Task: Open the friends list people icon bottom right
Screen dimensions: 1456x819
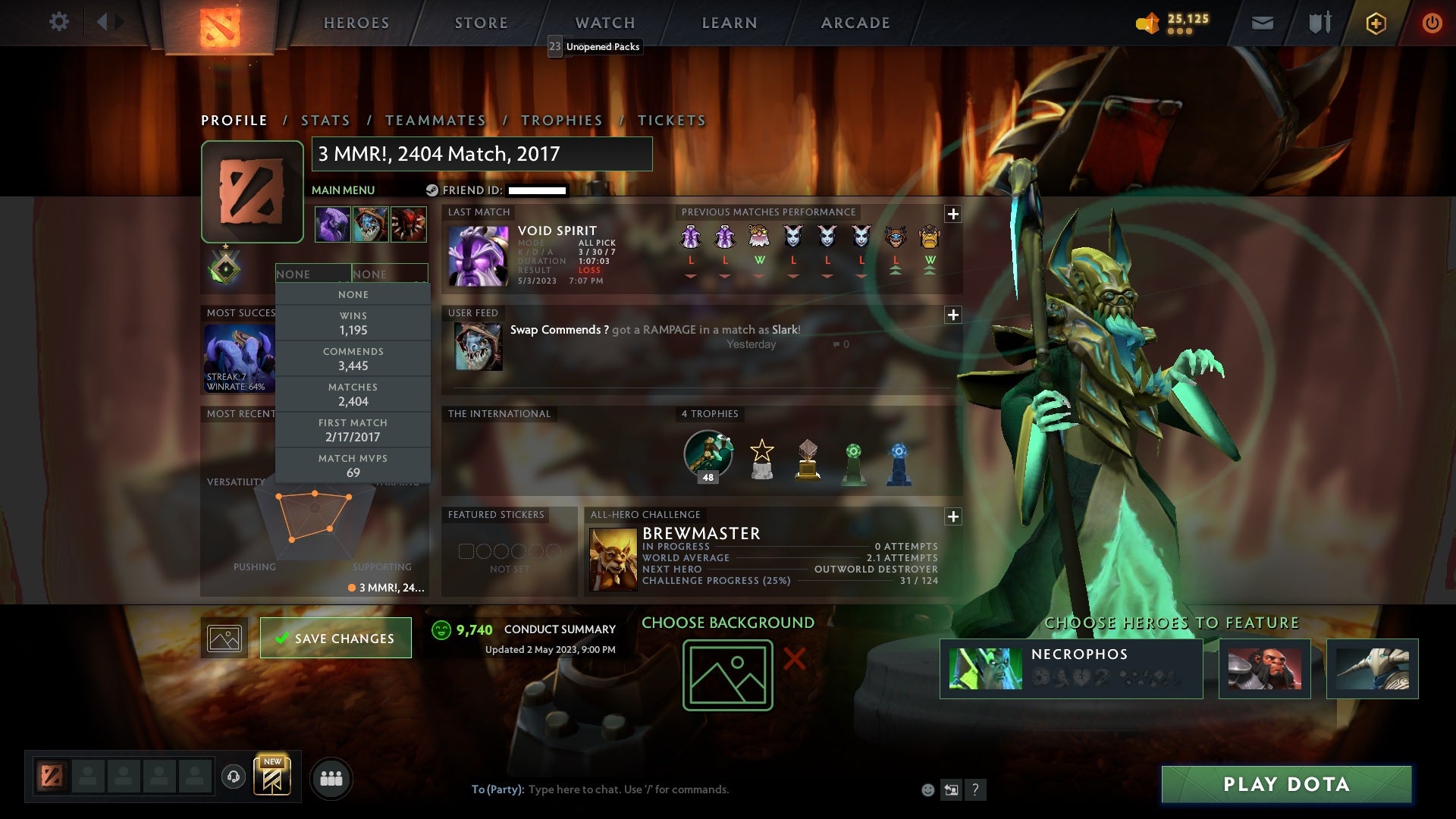Action: pyautogui.click(x=331, y=777)
